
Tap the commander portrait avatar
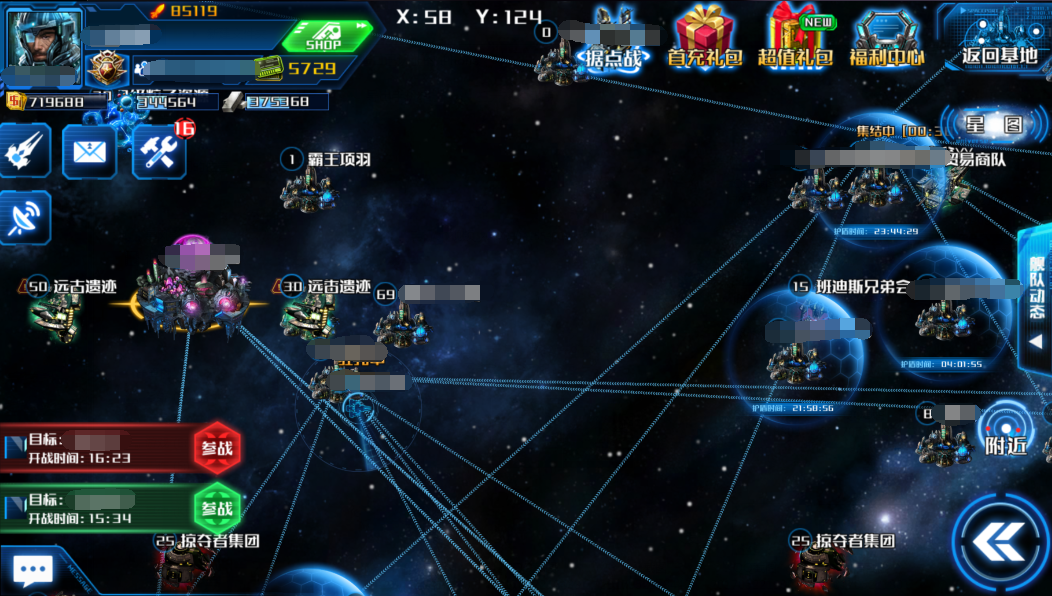pyautogui.click(x=42, y=39)
